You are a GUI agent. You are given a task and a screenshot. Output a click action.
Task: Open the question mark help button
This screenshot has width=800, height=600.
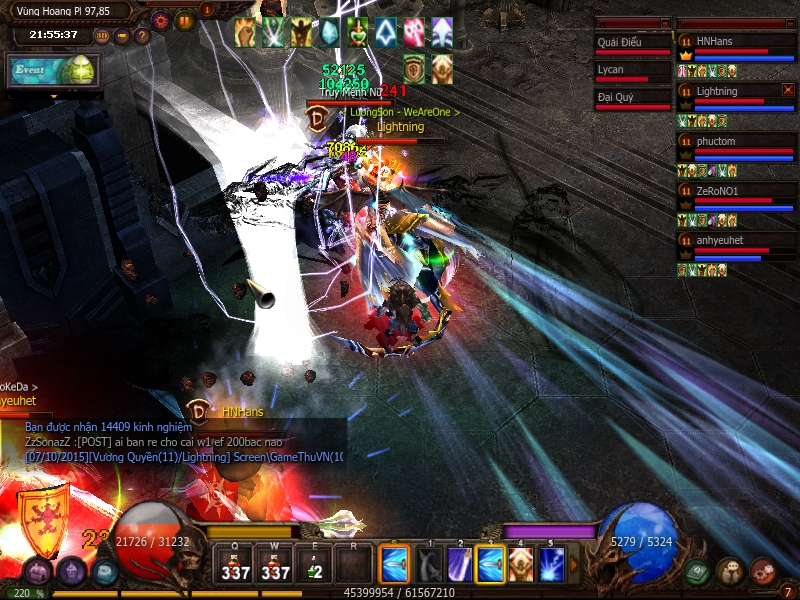tap(142, 37)
